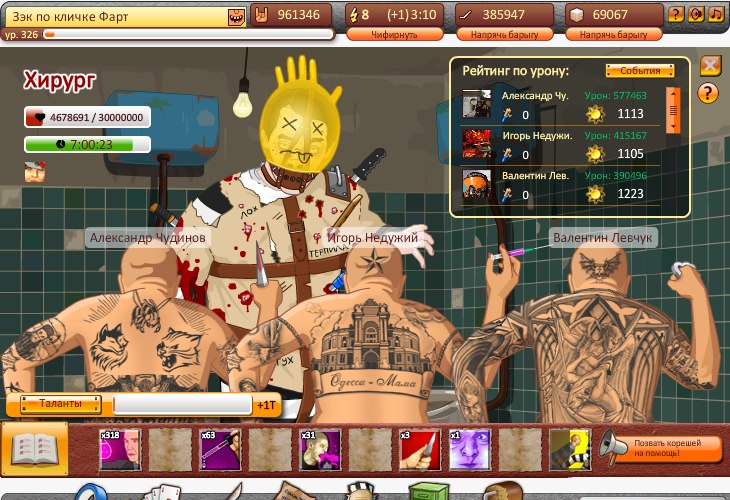Image resolution: width=730 pixels, height=500 pixels.
Task: Open the book icon beside the item bar
Action: coord(35,446)
